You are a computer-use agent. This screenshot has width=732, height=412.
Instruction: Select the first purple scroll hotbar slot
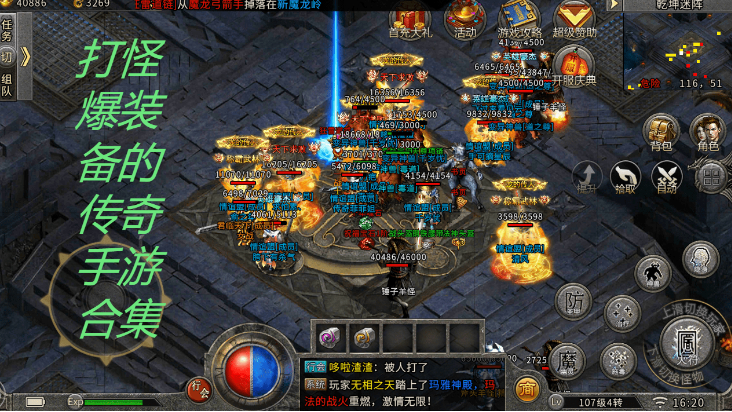pyautogui.click(x=330, y=336)
